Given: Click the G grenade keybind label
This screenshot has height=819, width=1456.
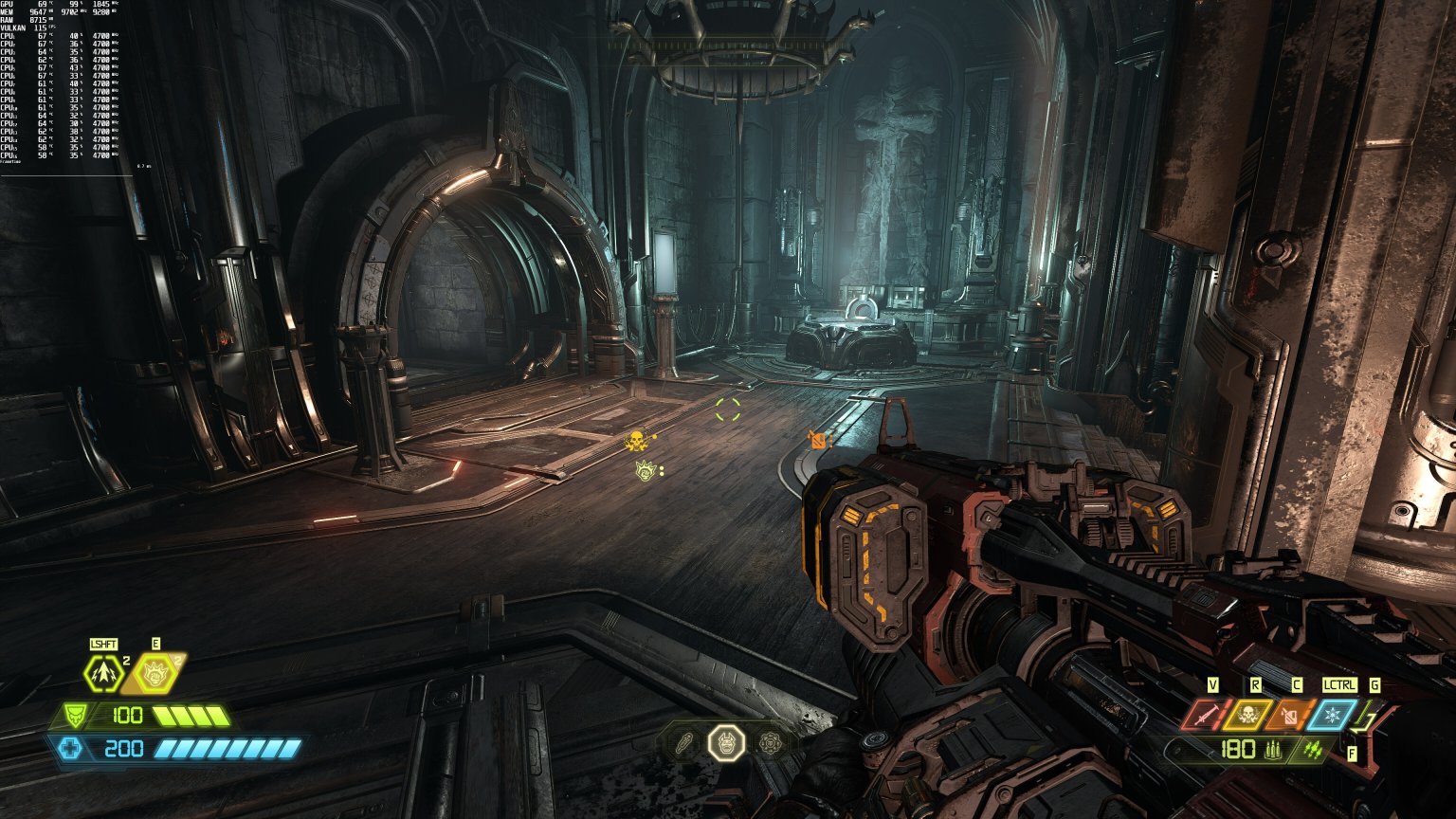Looking at the screenshot, I should point(1374,684).
